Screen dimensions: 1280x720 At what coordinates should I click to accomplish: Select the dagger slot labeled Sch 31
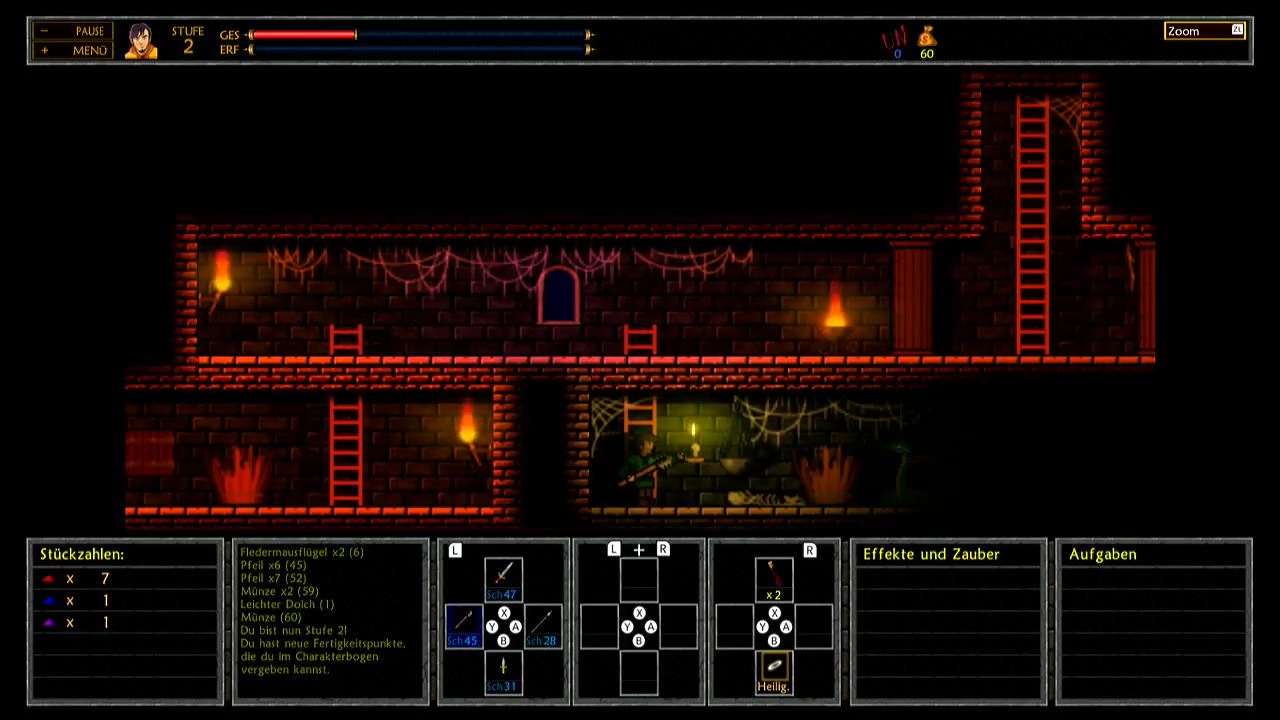(503, 672)
